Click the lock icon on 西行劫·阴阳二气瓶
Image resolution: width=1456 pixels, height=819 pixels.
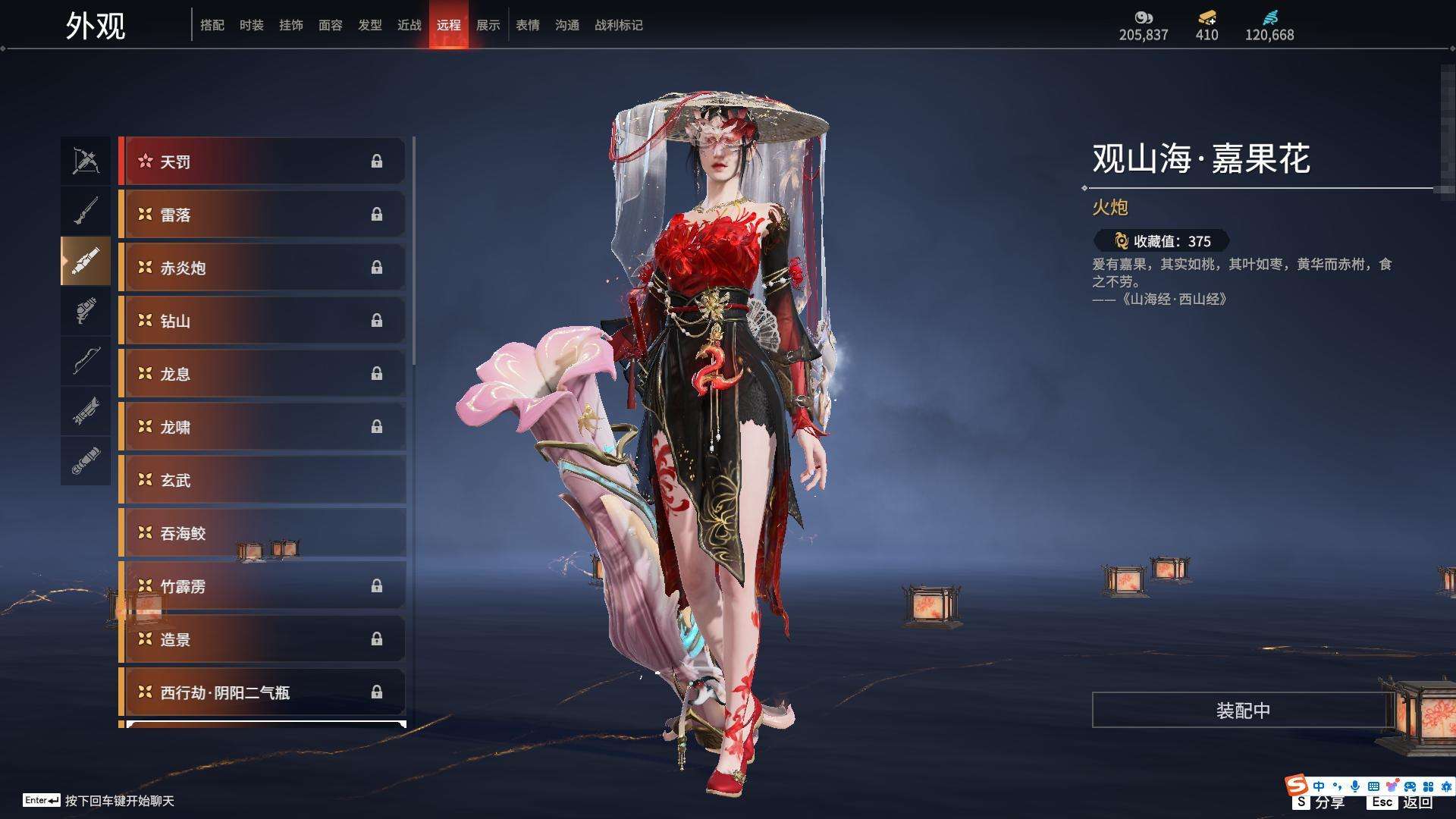(378, 692)
